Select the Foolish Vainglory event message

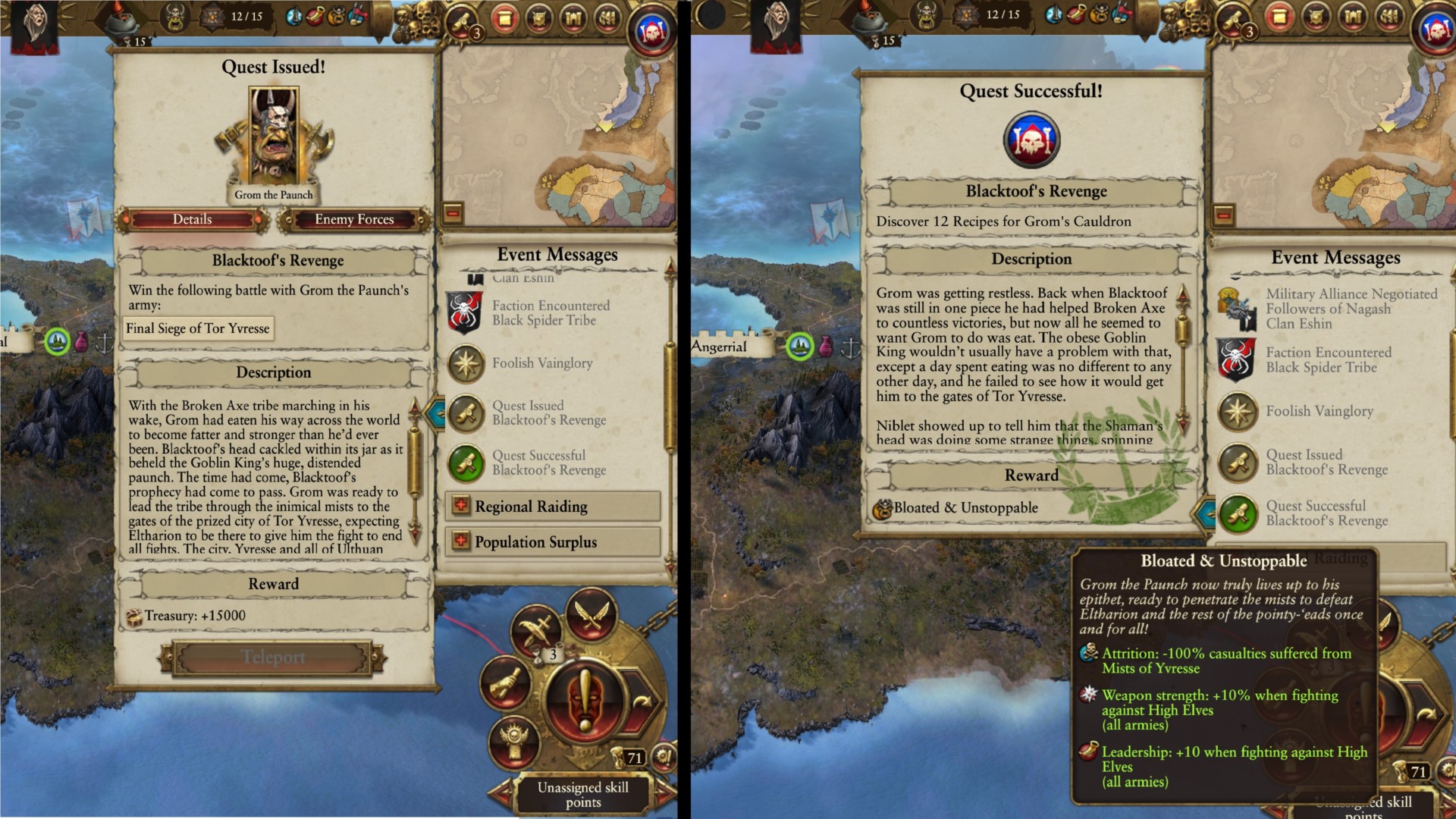click(543, 362)
